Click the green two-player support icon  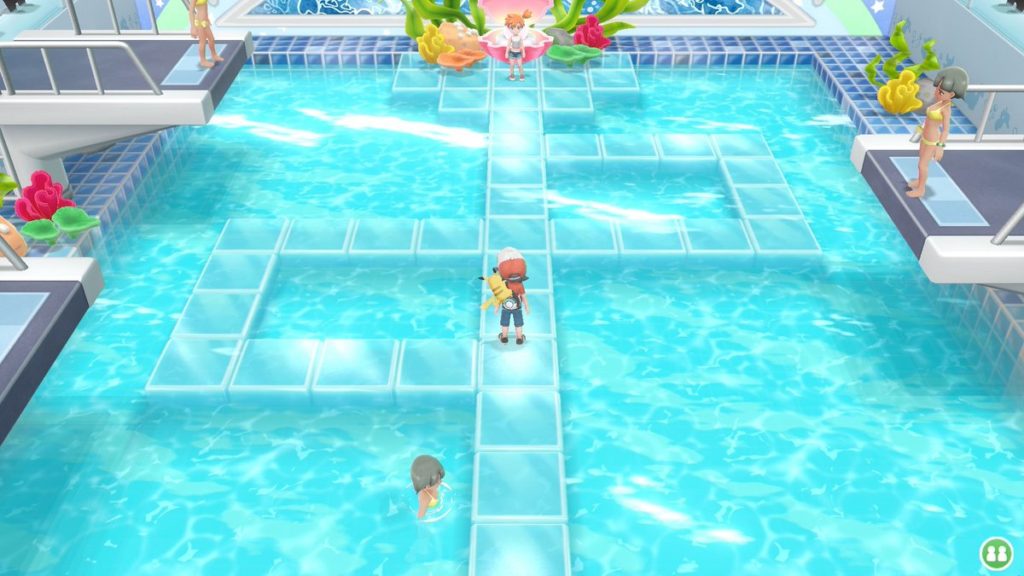pyautogui.click(x=995, y=551)
